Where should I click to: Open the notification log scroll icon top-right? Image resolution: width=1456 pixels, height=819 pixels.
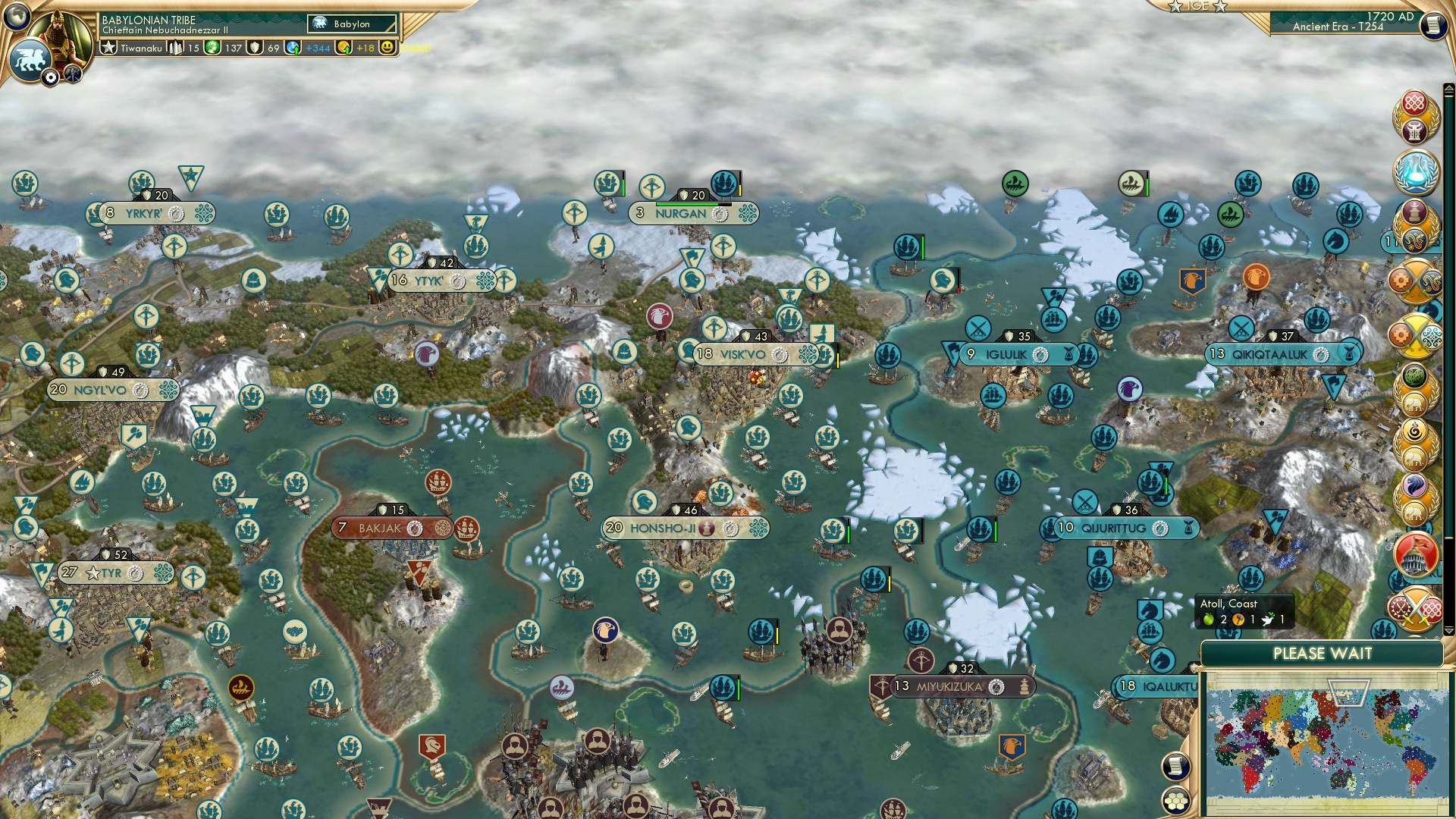coord(1436,27)
